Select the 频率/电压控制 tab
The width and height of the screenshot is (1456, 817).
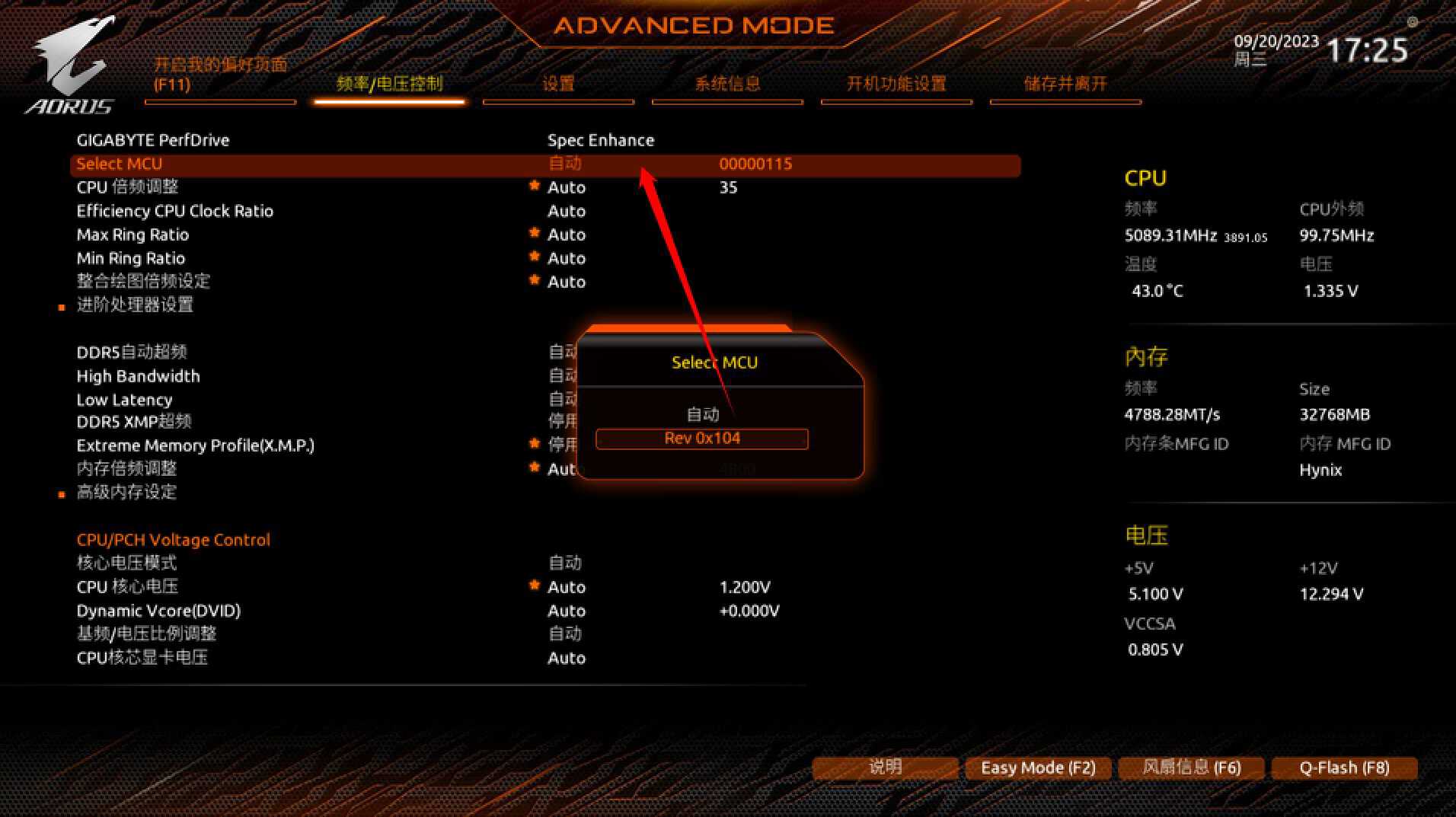pyautogui.click(x=389, y=84)
